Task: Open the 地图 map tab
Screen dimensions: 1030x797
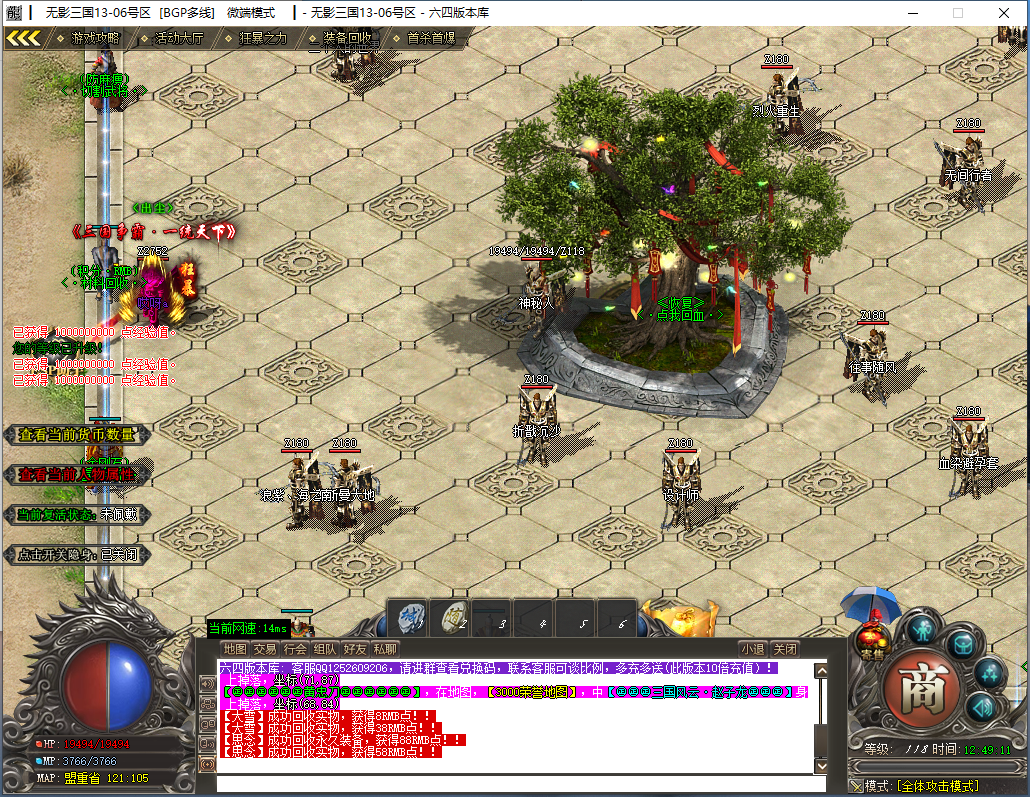Action: pyautogui.click(x=235, y=649)
